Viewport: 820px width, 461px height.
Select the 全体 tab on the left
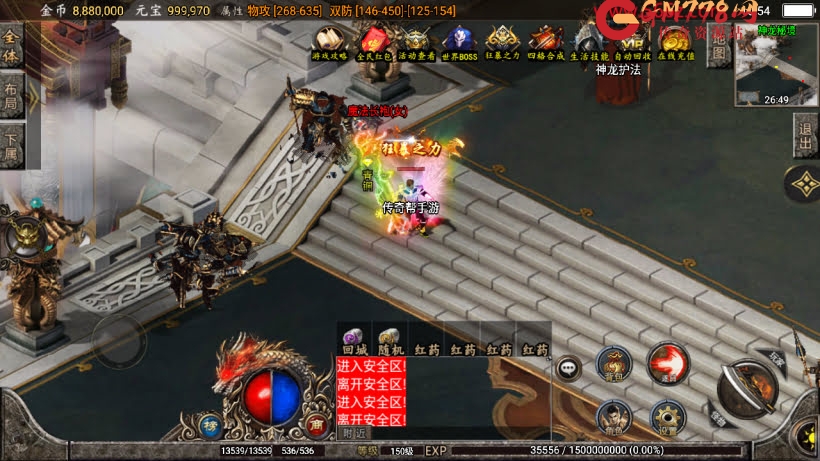[11, 46]
